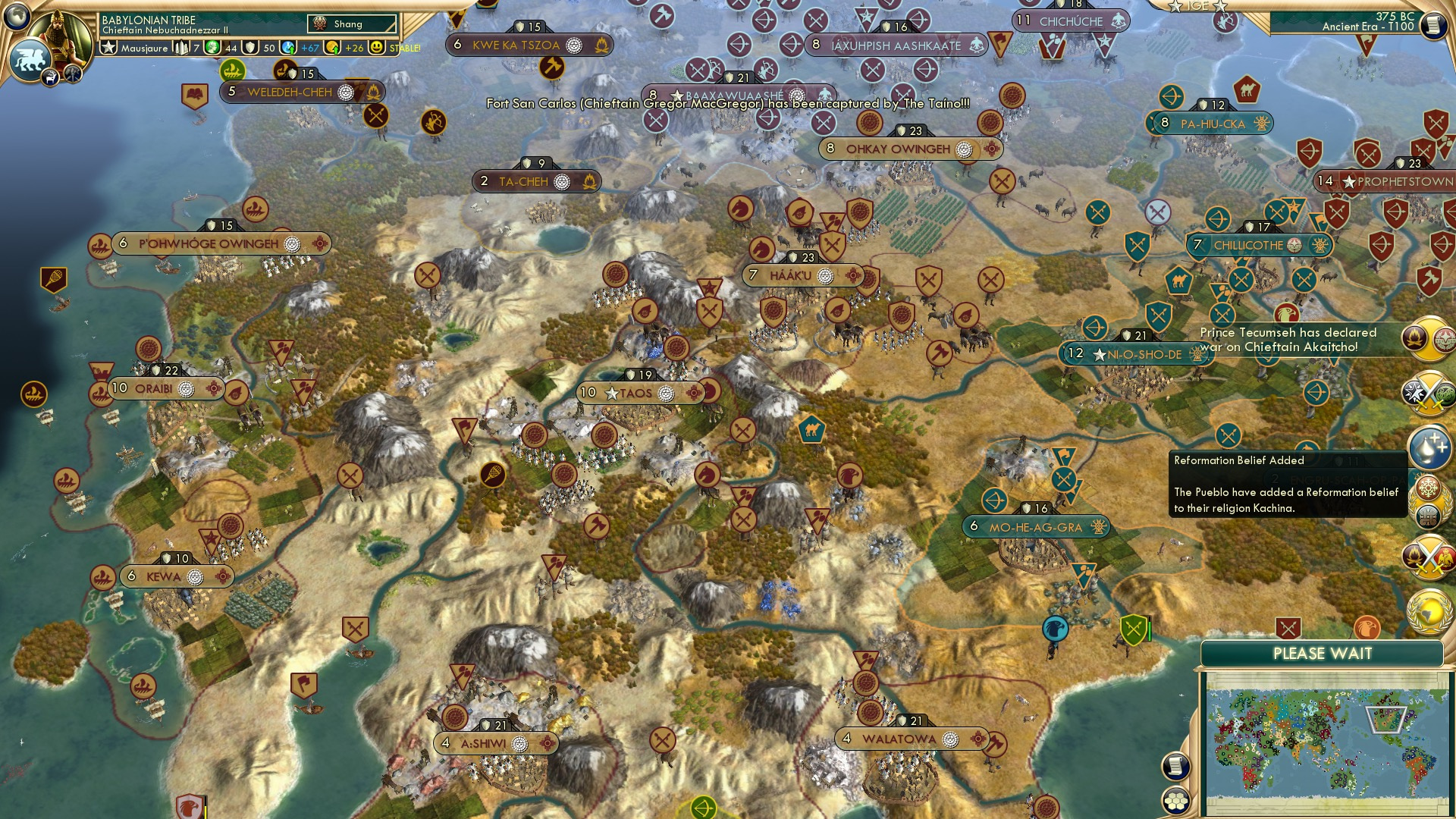Click the city count buildings icon
The height and width of the screenshot is (819, 1456).
coord(181,48)
